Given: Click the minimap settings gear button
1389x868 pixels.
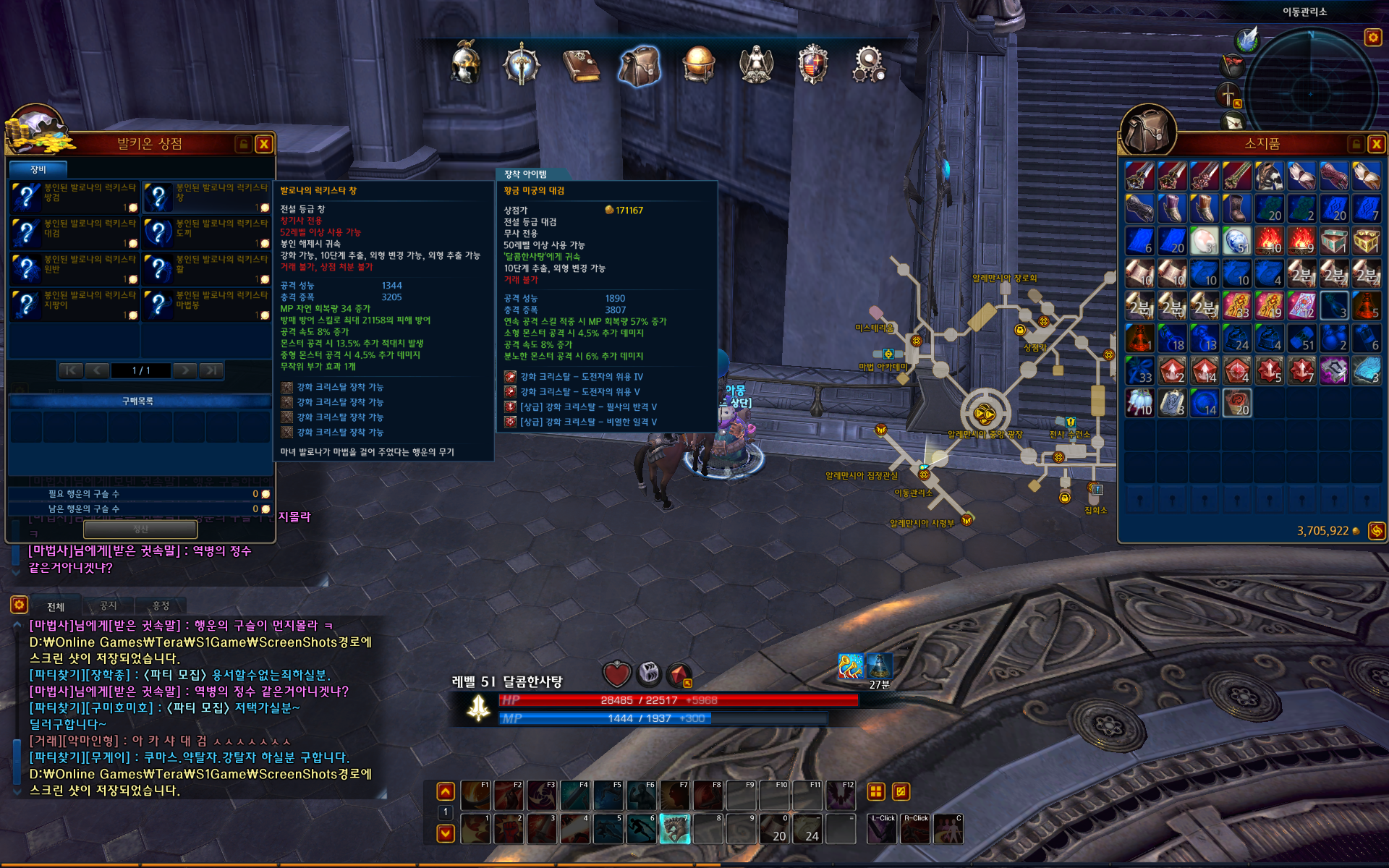Looking at the screenshot, I should coord(1372,37).
